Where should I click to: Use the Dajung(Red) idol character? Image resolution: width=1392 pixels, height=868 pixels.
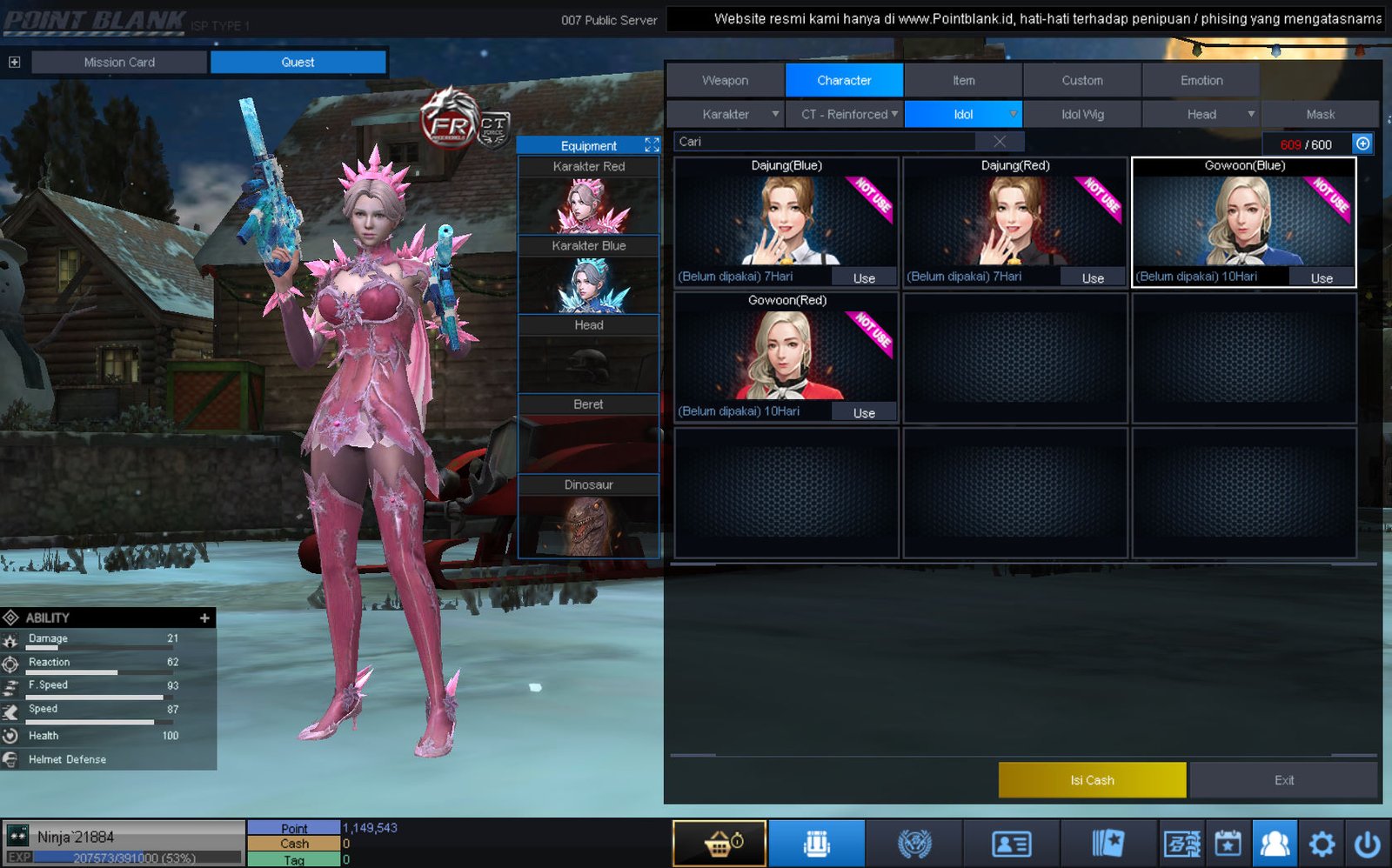pyautogui.click(x=1093, y=278)
